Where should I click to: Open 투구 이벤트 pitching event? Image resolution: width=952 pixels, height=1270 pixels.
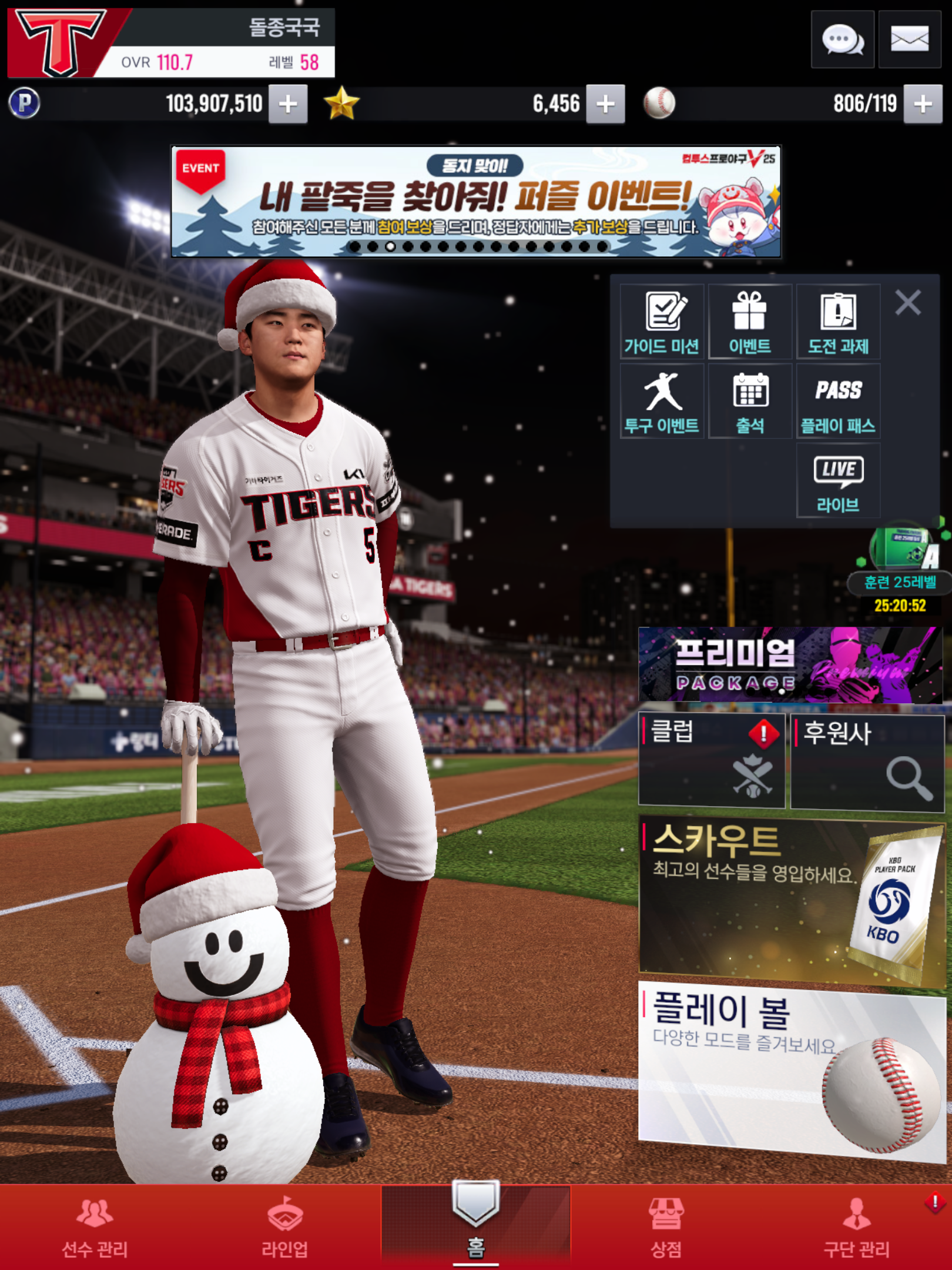click(x=662, y=402)
